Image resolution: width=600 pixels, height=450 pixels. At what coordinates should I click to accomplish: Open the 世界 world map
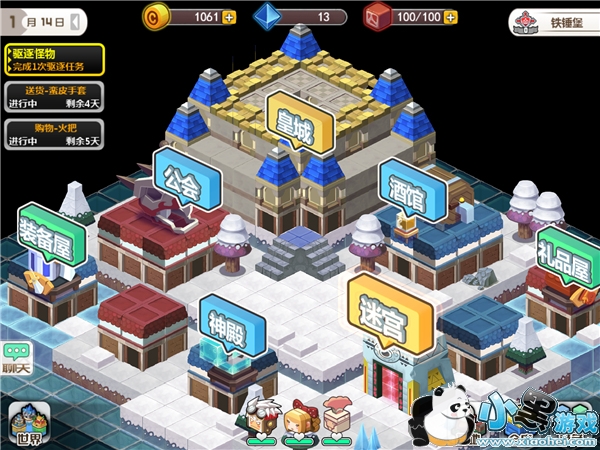pyautogui.click(x=28, y=426)
